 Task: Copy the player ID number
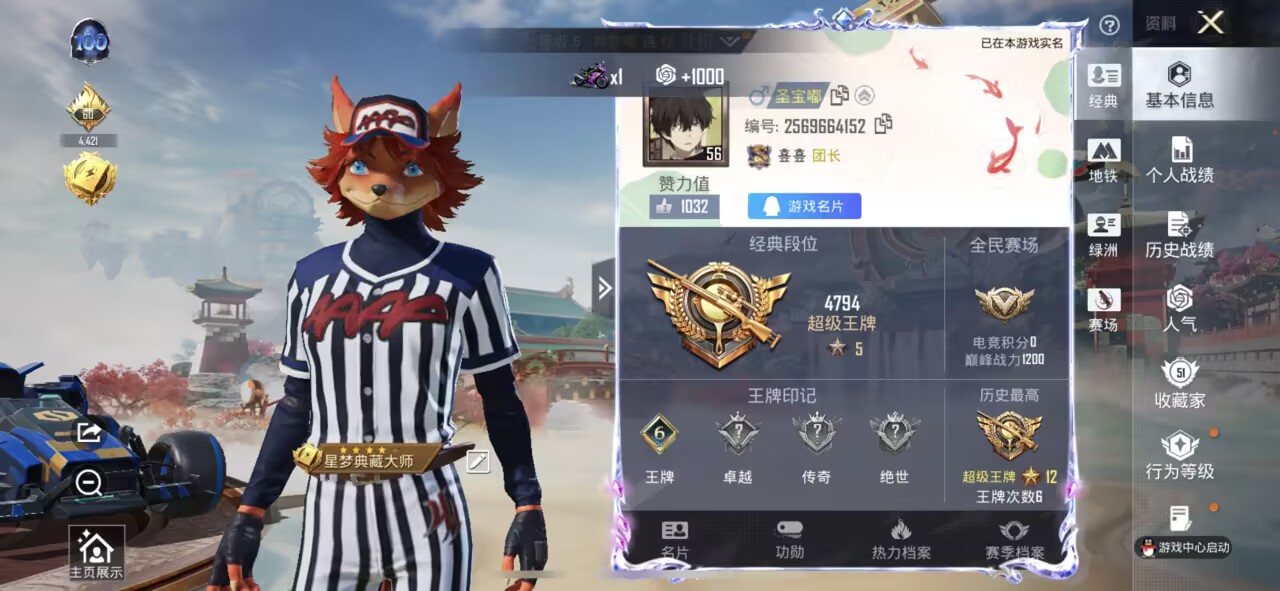pos(883,125)
